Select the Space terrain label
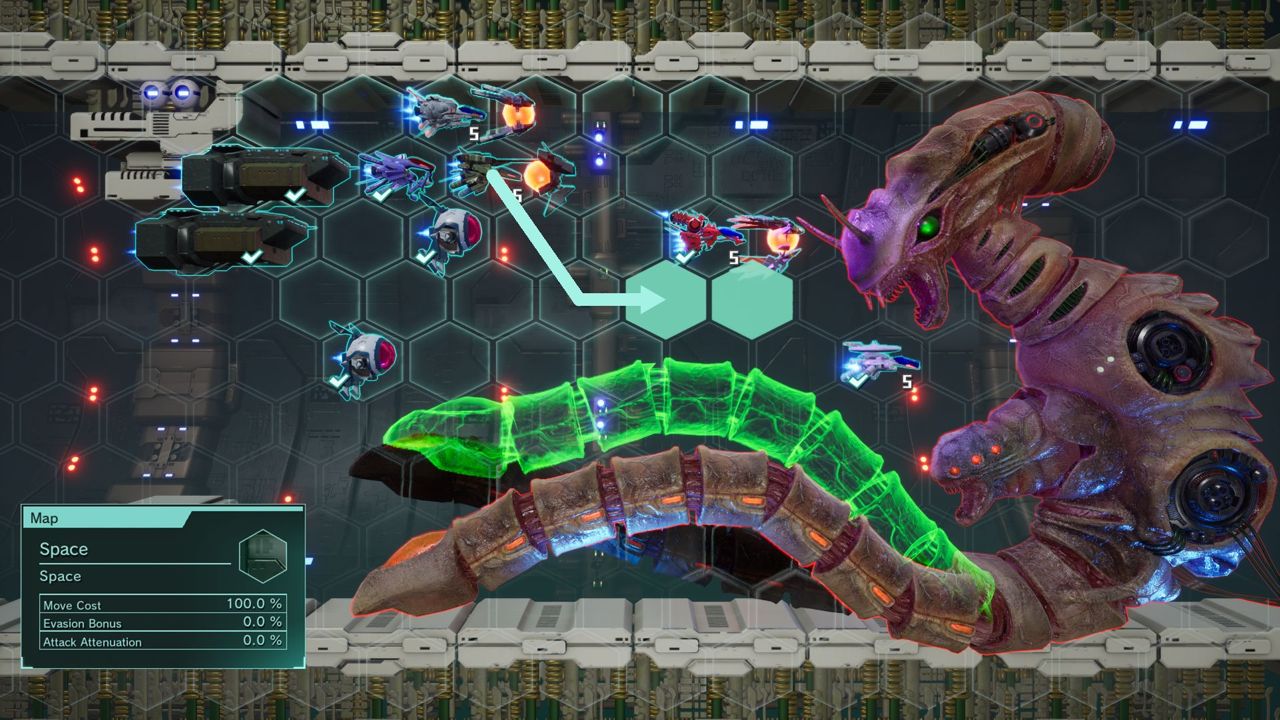This screenshot has height=720, width=1280. (62, 549)
